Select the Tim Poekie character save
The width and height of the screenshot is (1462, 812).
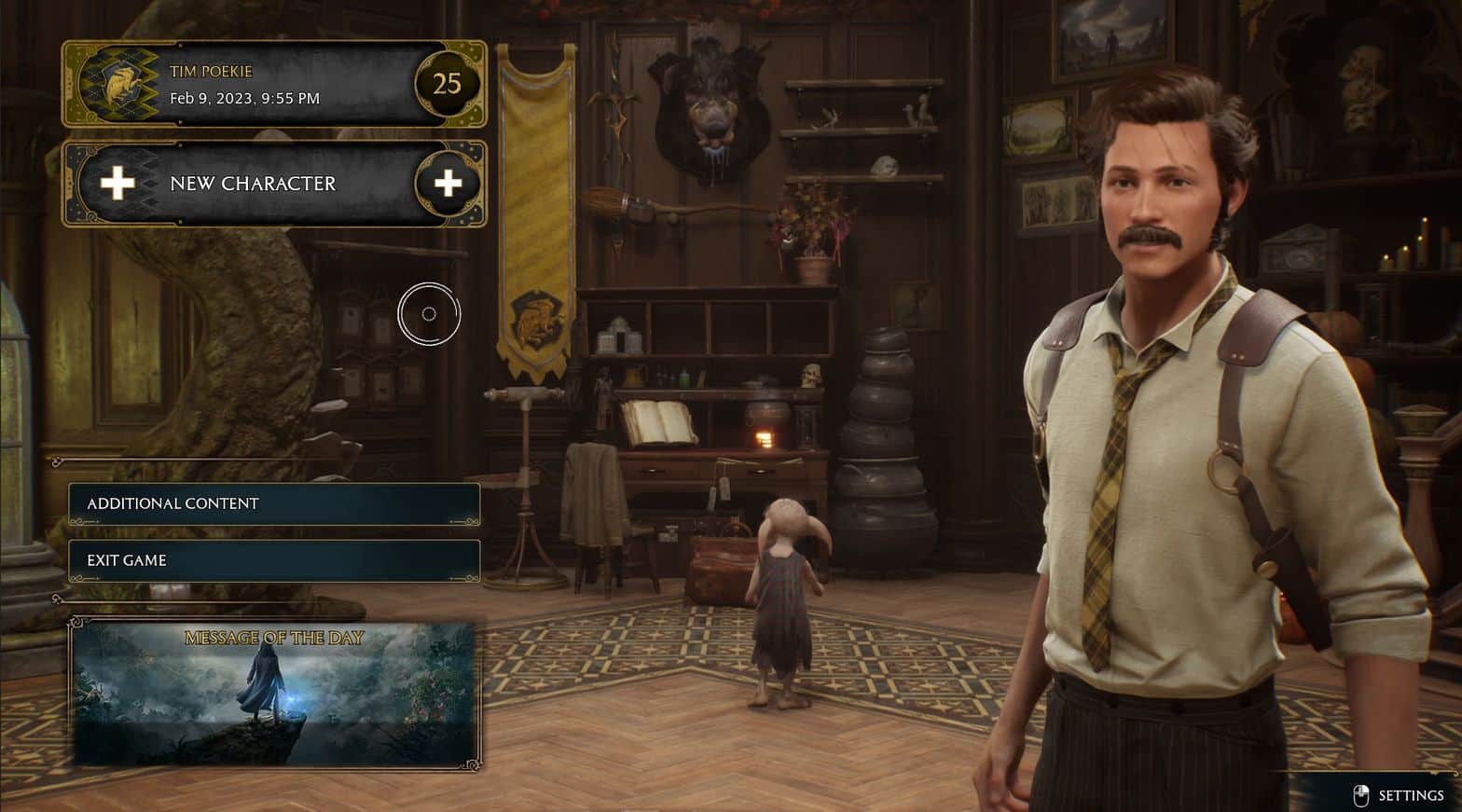[x=273, y=85]
